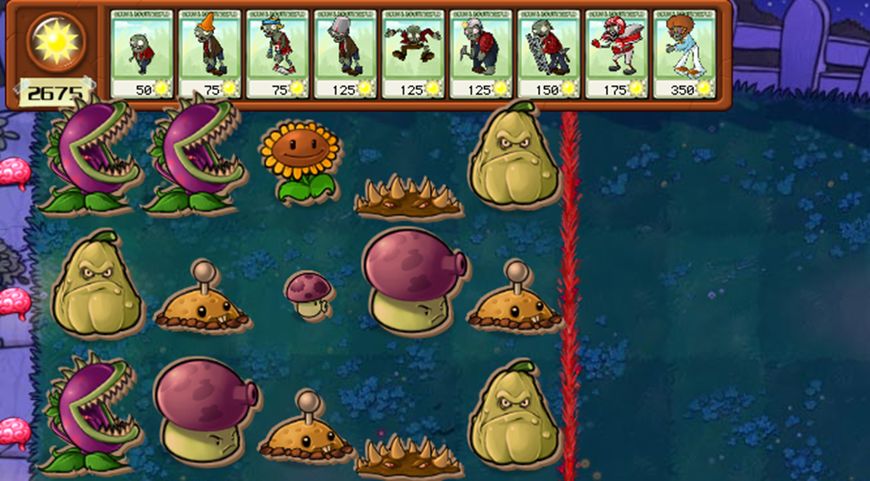The width and height of the screenshot is (870, 481).
Task: Pick the Ladder Zombie packet costing 150
Action: coord(549,54)
